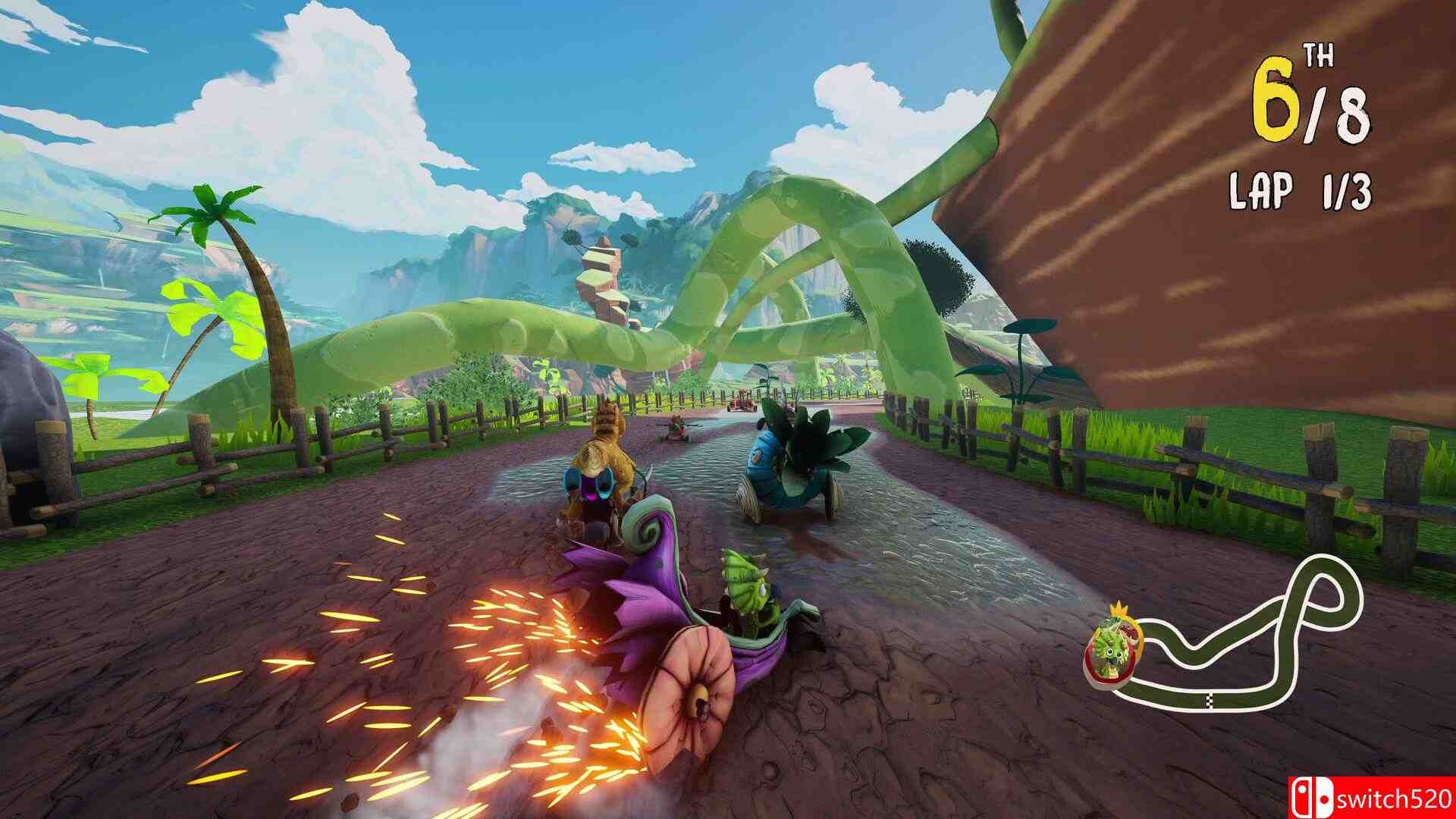Screen dimensions: 1456x819
Task: Click the red secondary racer icon on minimap
Action: 1128,631
